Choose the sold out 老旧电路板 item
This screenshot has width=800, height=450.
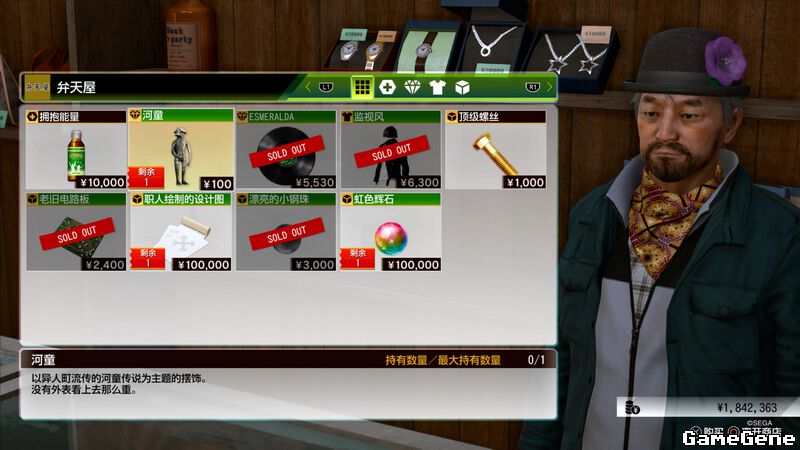pos(76,233)
